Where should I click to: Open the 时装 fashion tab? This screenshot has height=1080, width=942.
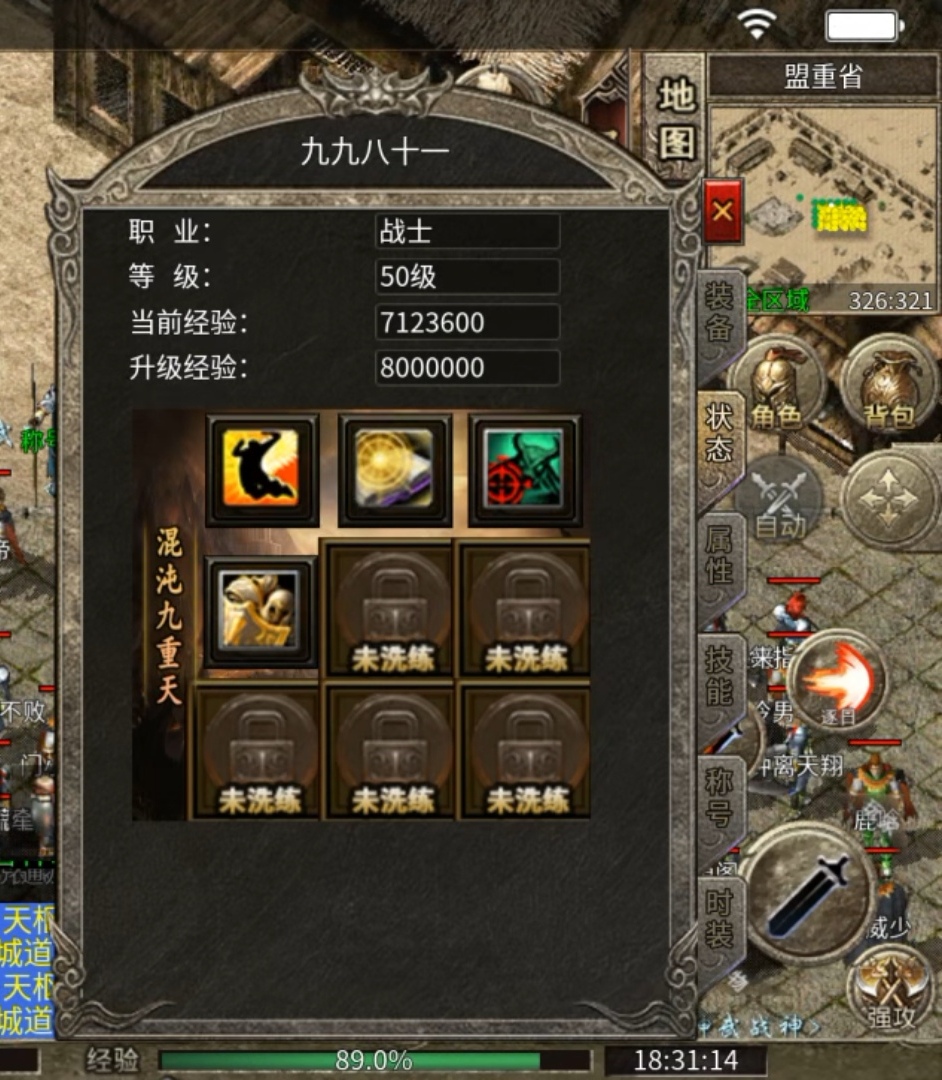720,918
